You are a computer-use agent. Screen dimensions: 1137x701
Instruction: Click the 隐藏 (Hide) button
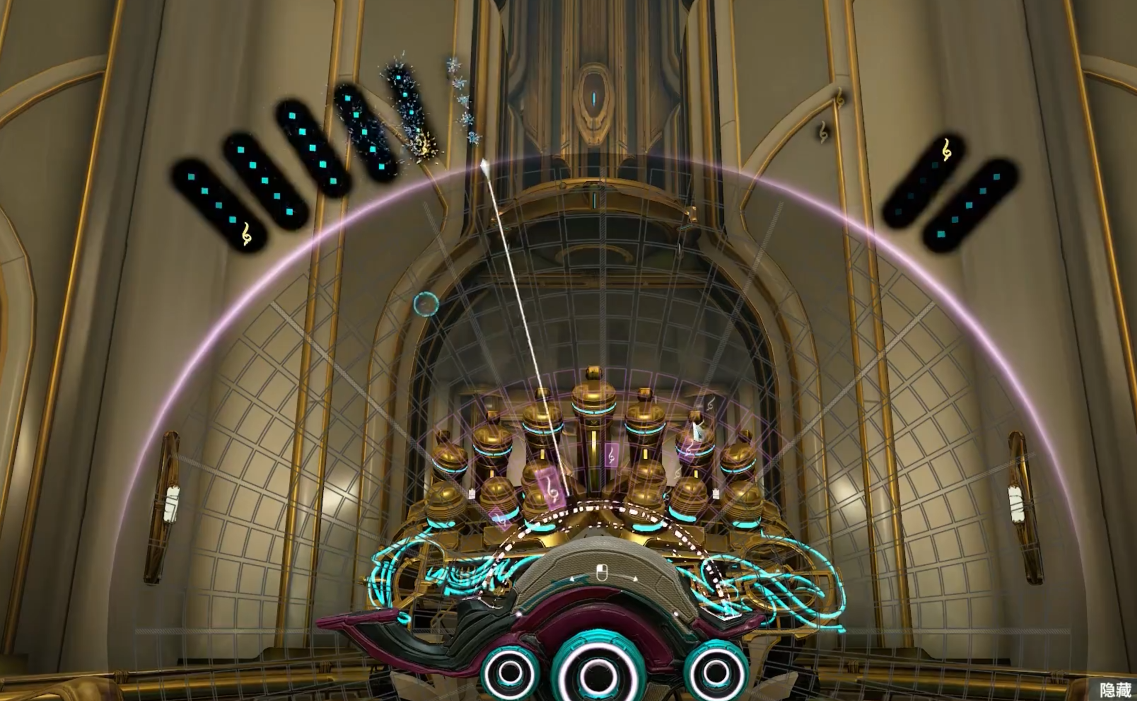click(x=1114, y=689)
